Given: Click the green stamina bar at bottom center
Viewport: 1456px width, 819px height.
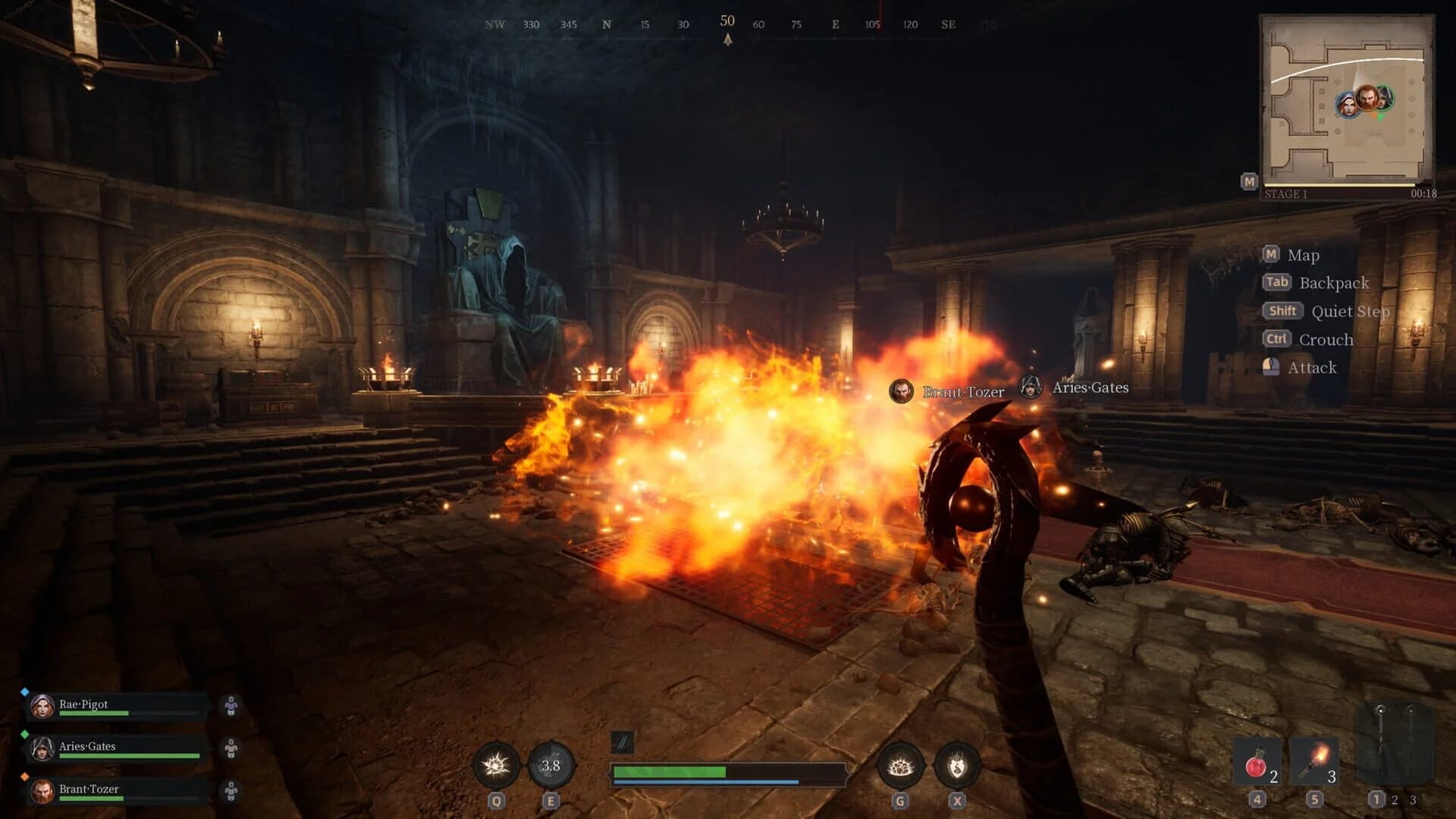Looking at the screenshot, I should (671, 771).
